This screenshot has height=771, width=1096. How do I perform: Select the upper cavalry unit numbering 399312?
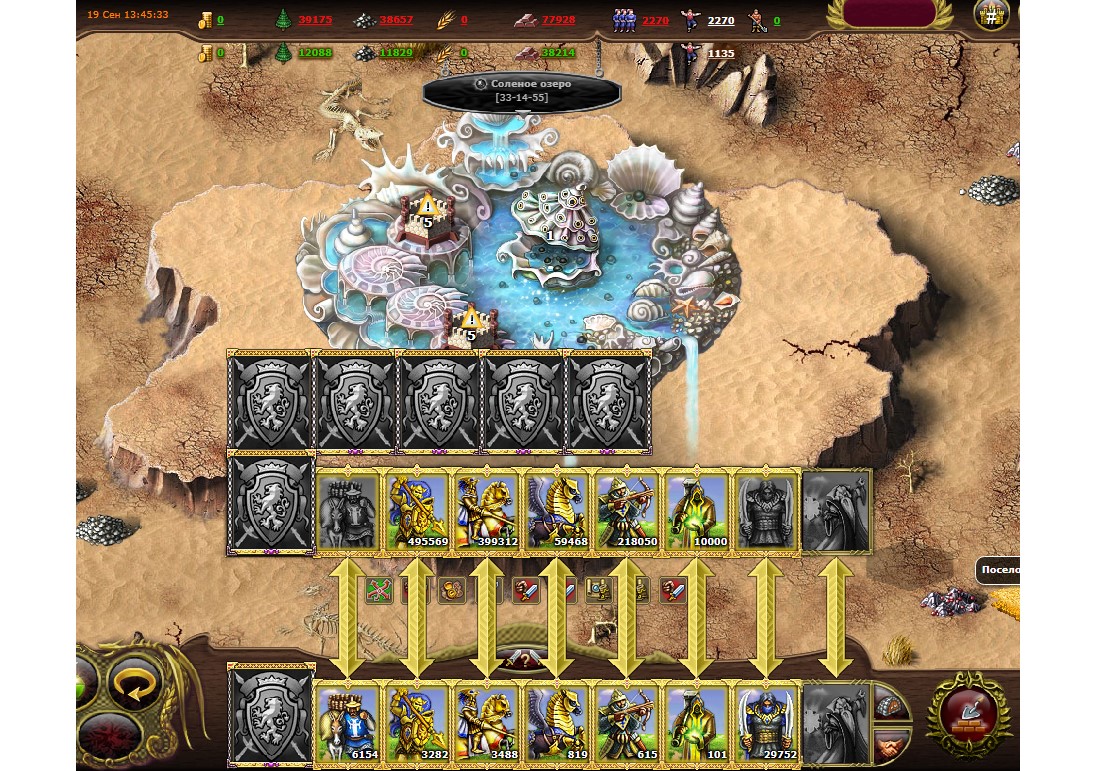click(x=486, y=512)
